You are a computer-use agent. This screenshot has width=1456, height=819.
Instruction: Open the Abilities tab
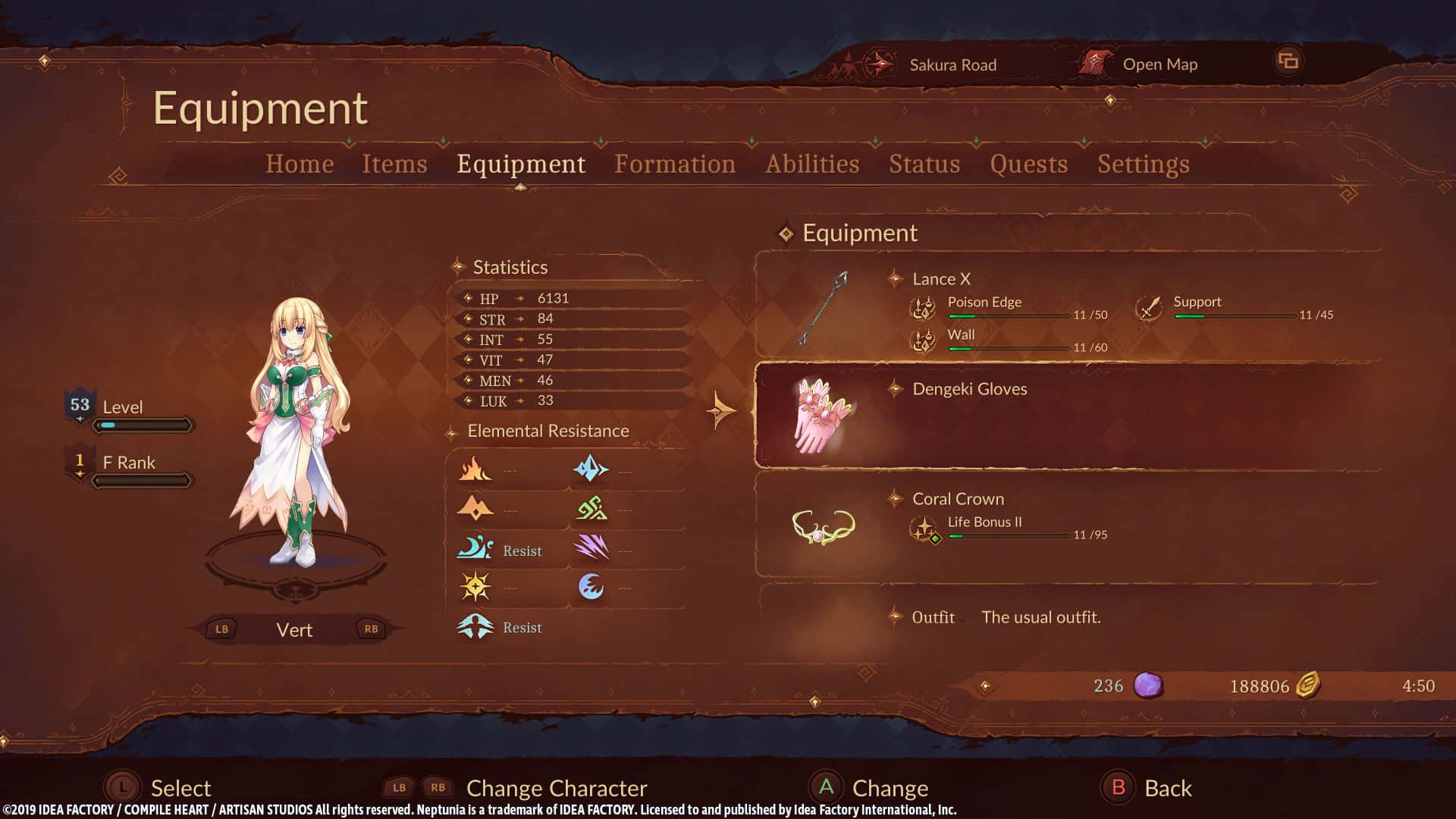tap(811, 164)
